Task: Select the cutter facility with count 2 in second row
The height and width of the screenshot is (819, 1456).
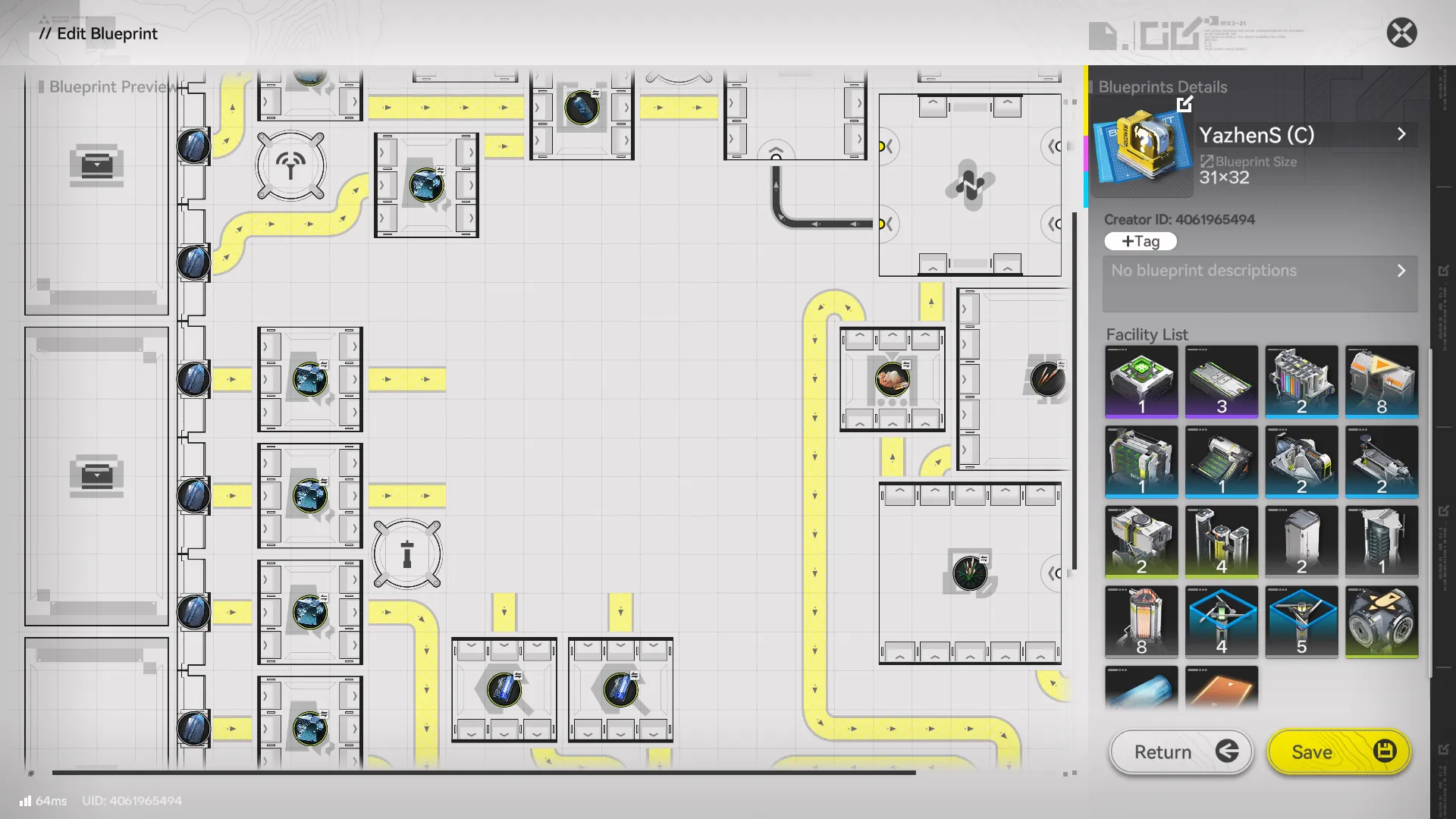Action: [x=1302, y=463]
